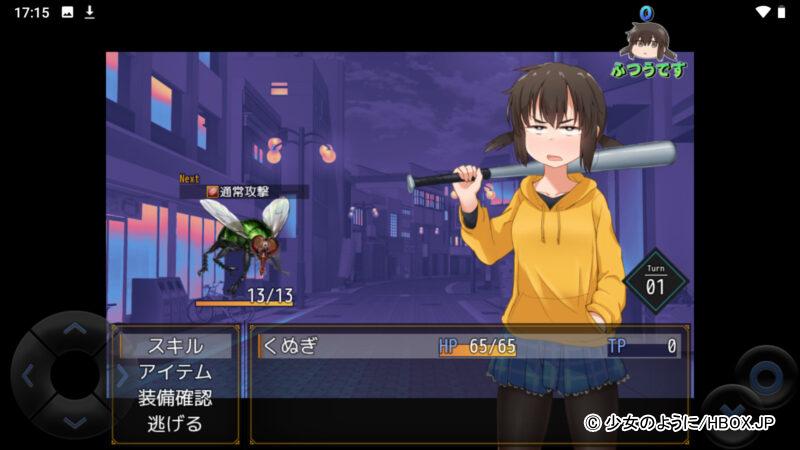The height and width of the screenshot is (450, 800).
Task: Click the chibi ふつうです status icon
Action: coord(649,46)
